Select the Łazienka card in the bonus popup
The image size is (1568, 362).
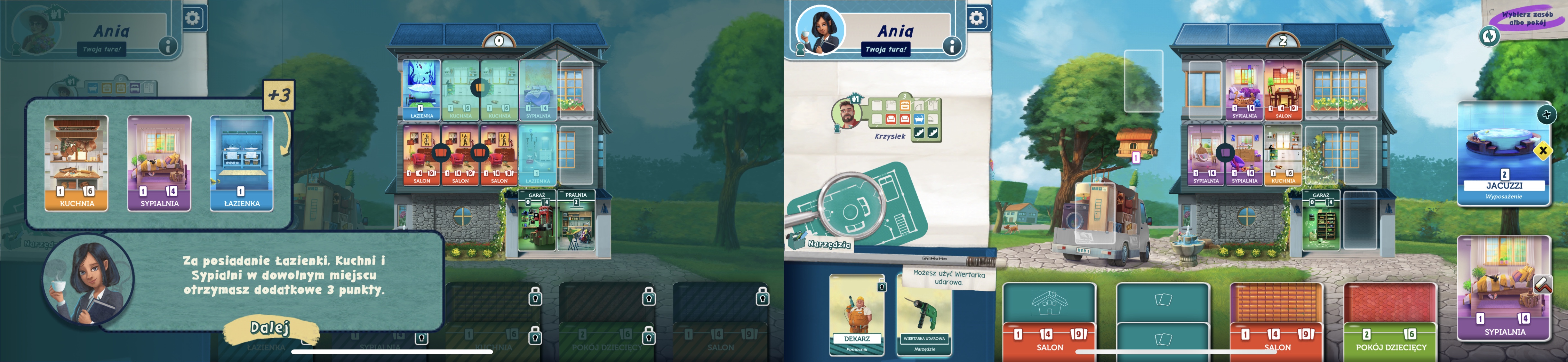click(x=242, y=164)
